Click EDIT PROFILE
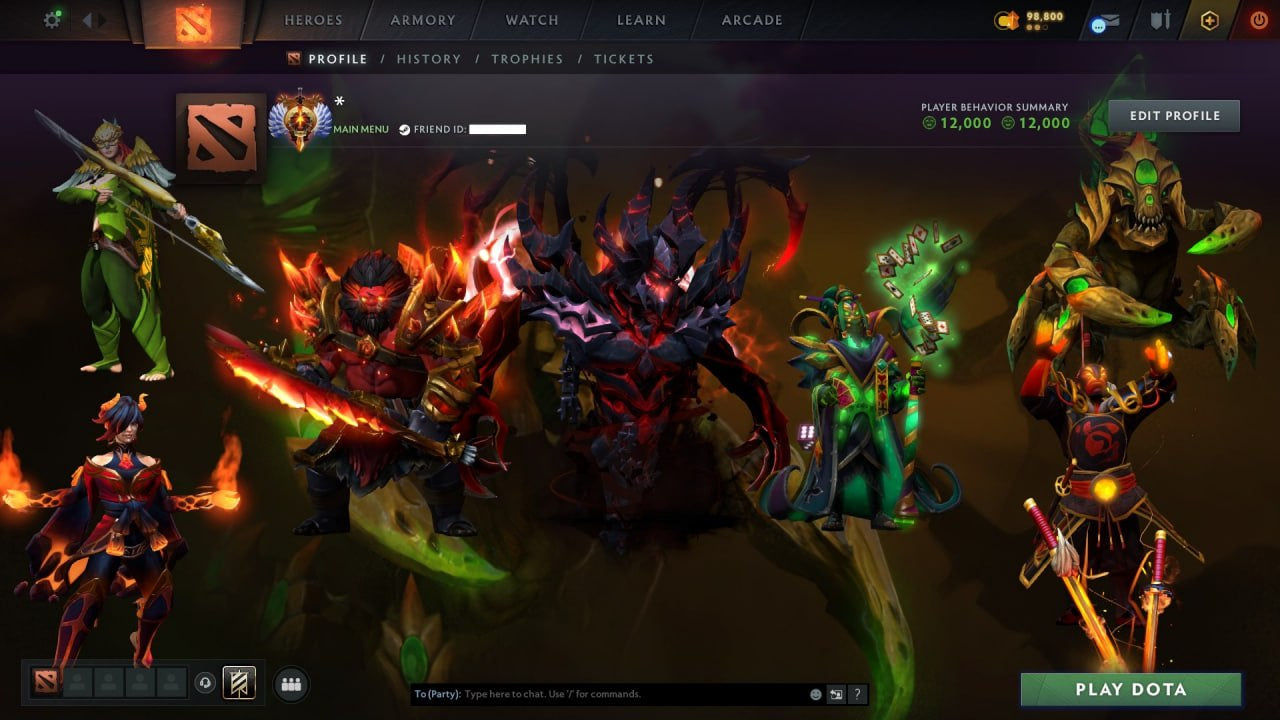The image size is (1280, 720). [x=1174, y=115]
